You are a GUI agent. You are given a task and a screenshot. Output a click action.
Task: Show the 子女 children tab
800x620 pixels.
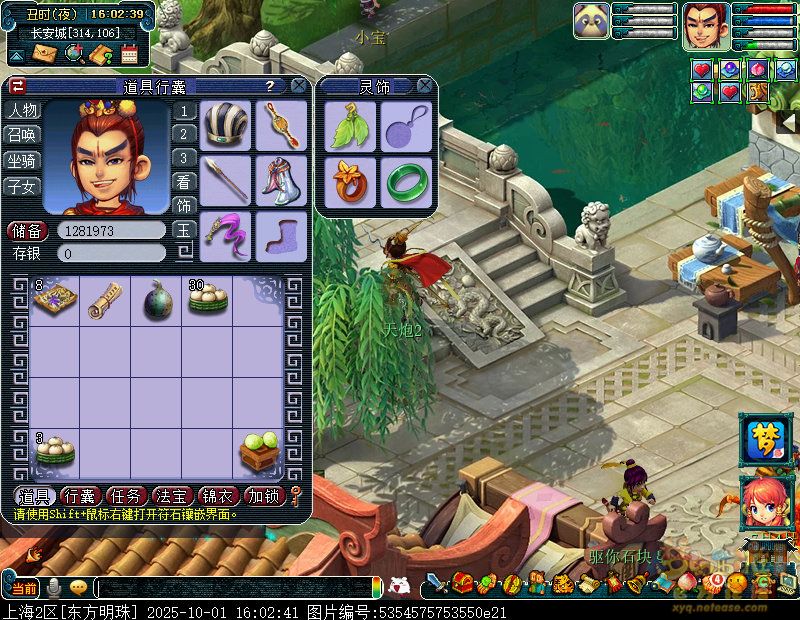pos(22,186)
